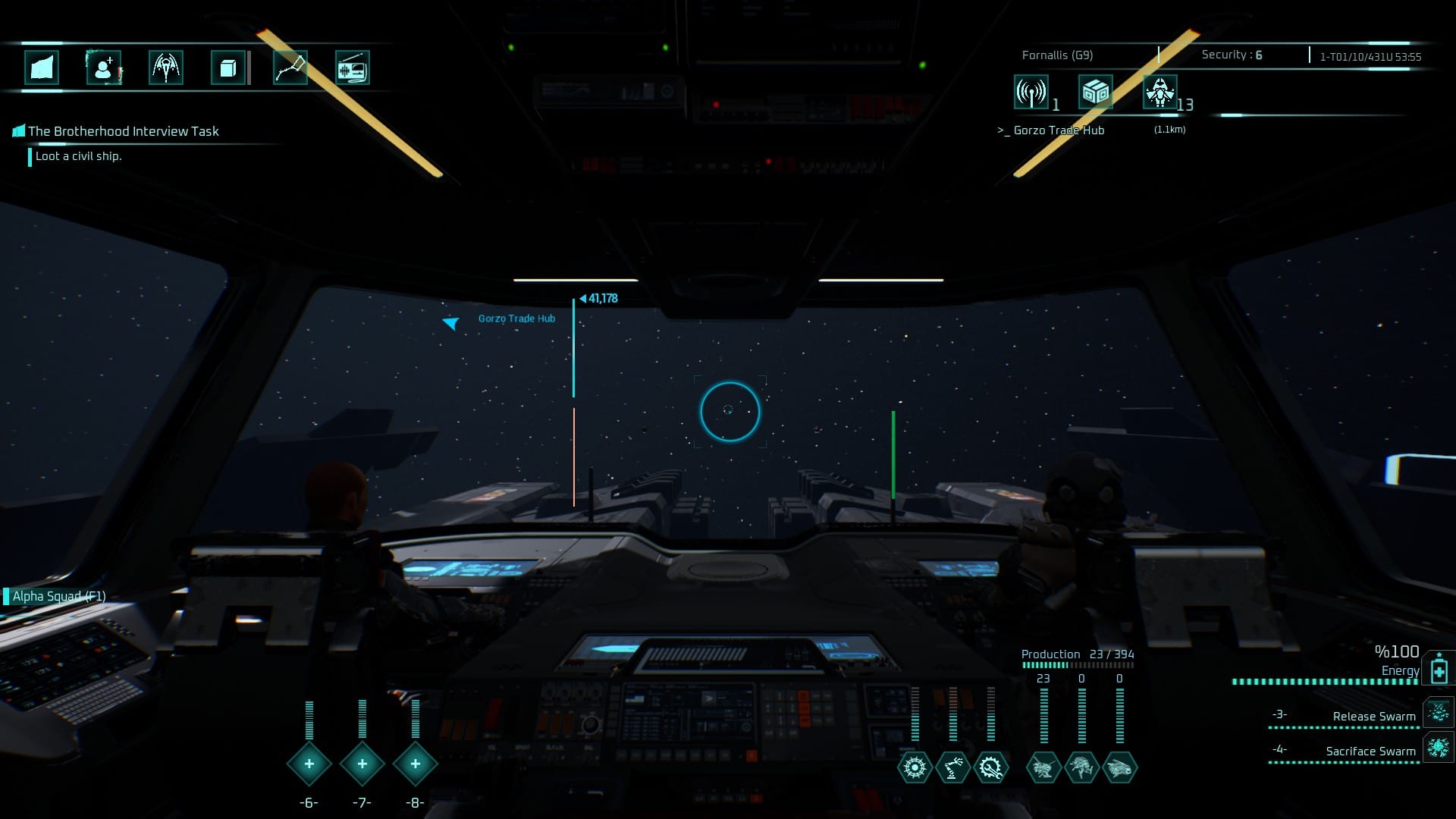Select Alpha Squad group label
The height and width of the screenshot is (819, 1456).
pyautogui.click(x=58, y=596)
